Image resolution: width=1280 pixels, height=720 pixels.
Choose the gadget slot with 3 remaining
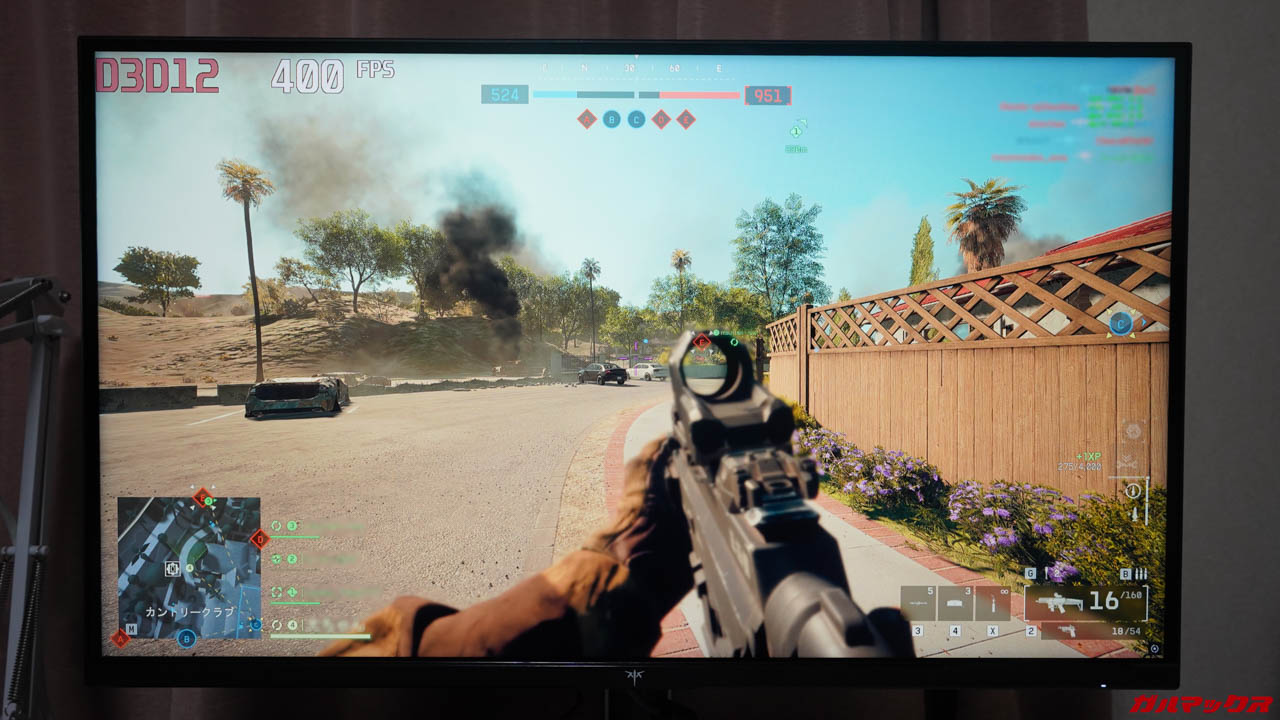(955, 603)
